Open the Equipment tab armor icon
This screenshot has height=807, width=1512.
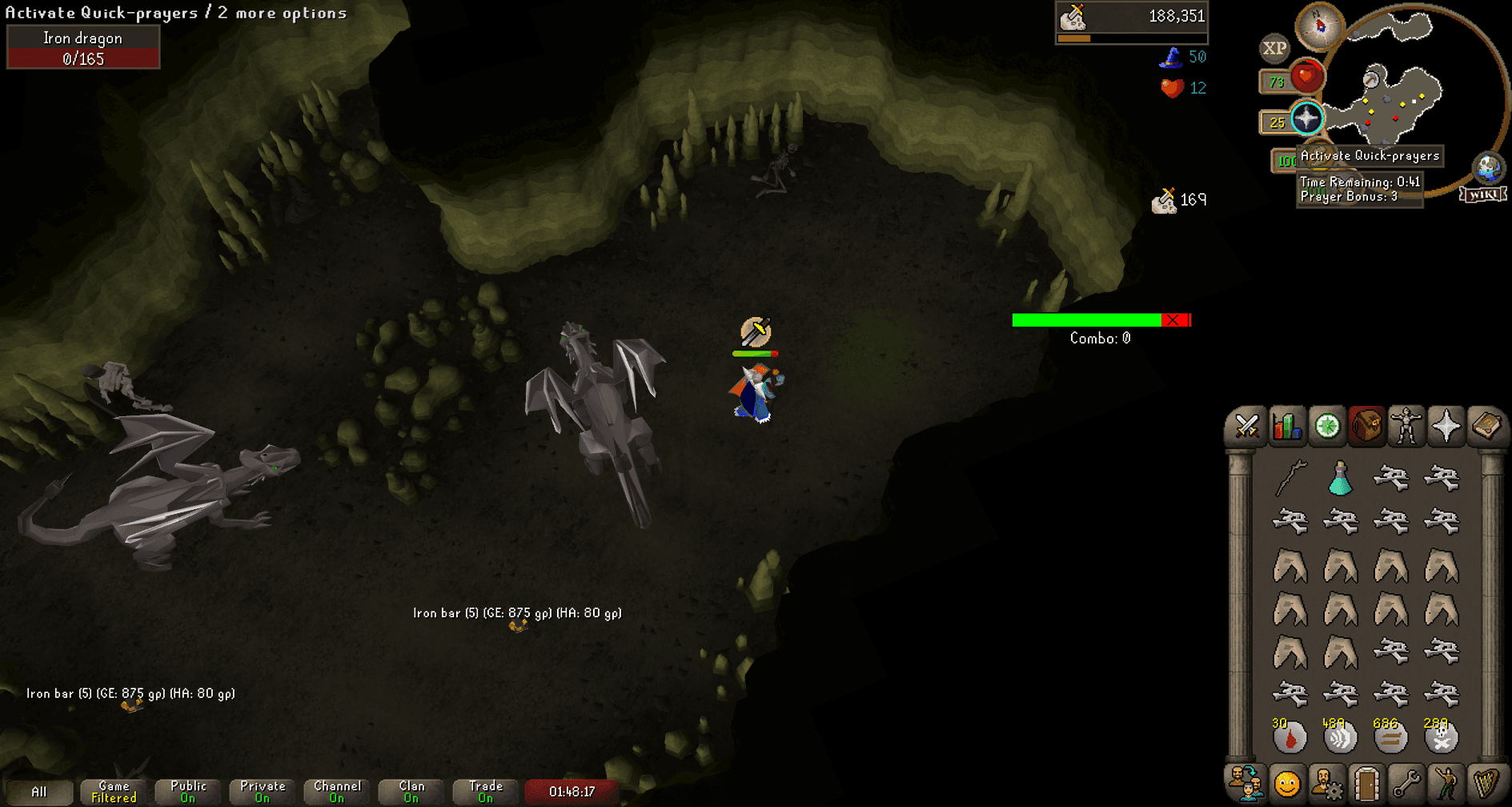tap(1407, 427)
